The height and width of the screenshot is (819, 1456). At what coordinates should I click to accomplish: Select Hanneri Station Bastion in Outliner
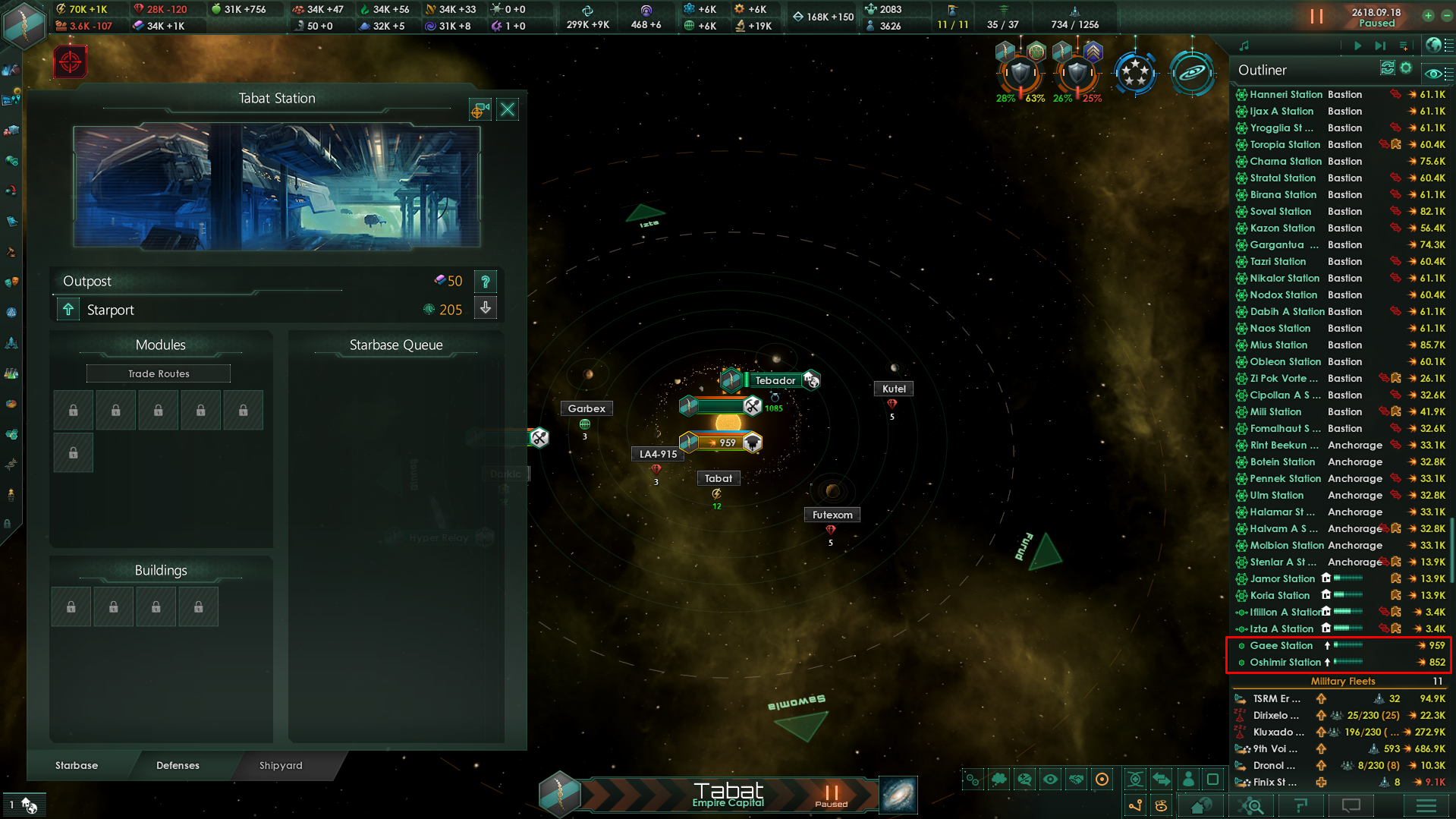[x=1285, y=94]
